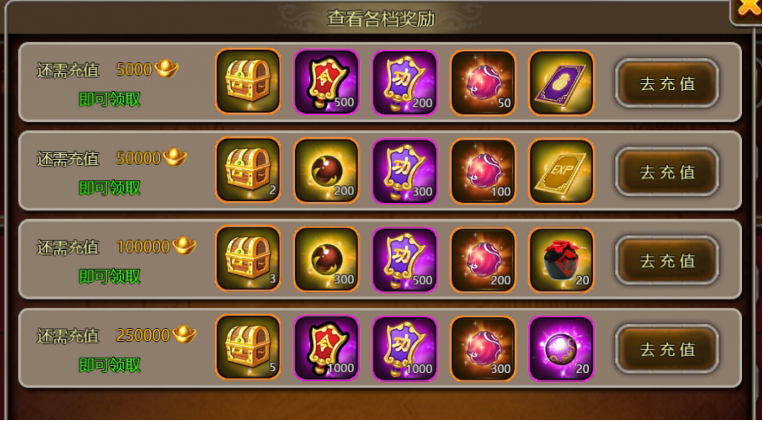Choose the 功 banner reward in the 100000 tier
The image size is (763, 421).
(405, 260)
